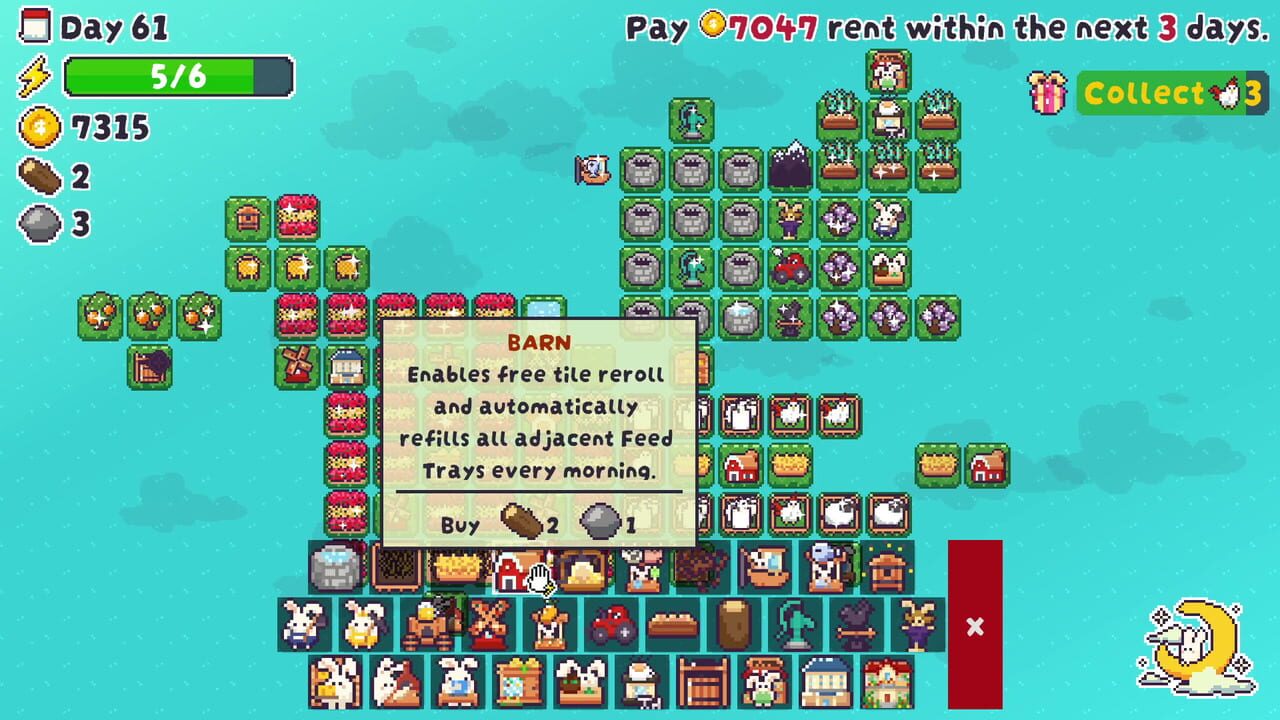Select the cow in feed tray tile
This screenshot has height=720, width=1280.
pyautogui.click(x=641, y=572)
